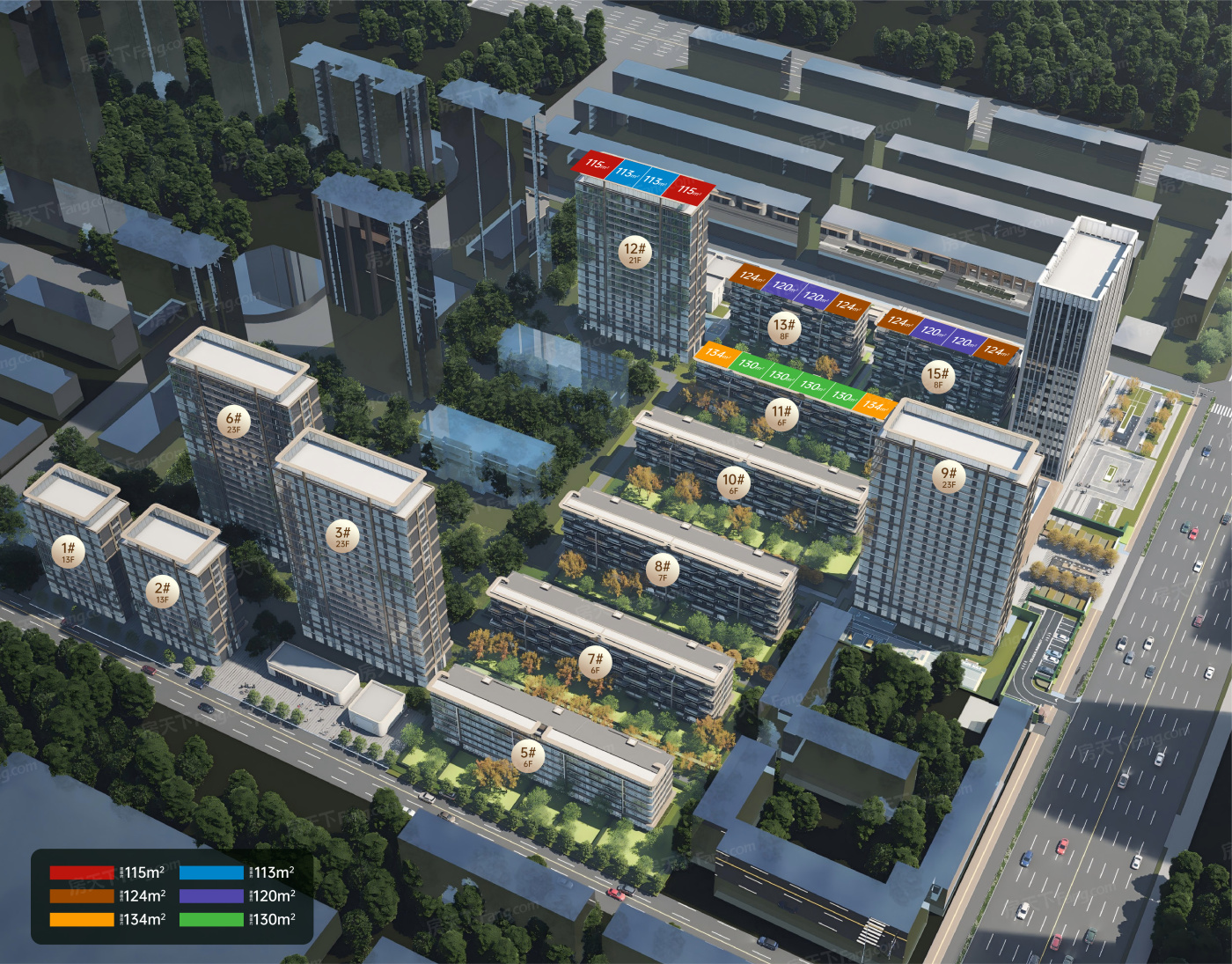Viewport: 1232px width, 964px height.
Task: Click the 8# building marker
Action: 663,570
